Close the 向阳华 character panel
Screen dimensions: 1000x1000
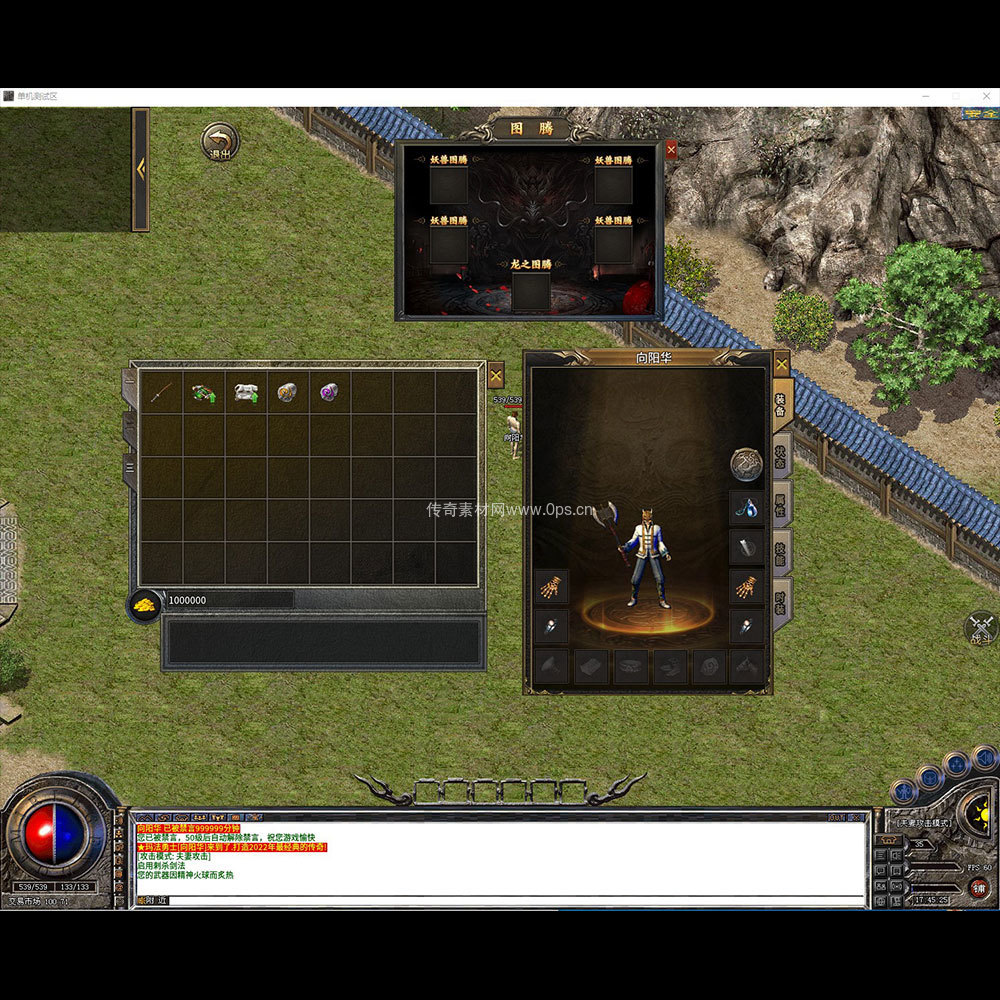pos(782,364)
